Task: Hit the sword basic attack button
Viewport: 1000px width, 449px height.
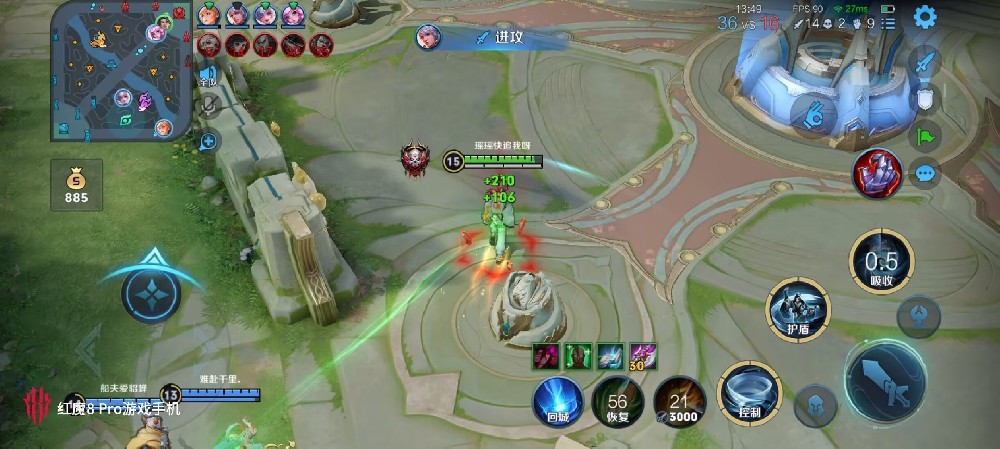Action: [x=885, y=381]
